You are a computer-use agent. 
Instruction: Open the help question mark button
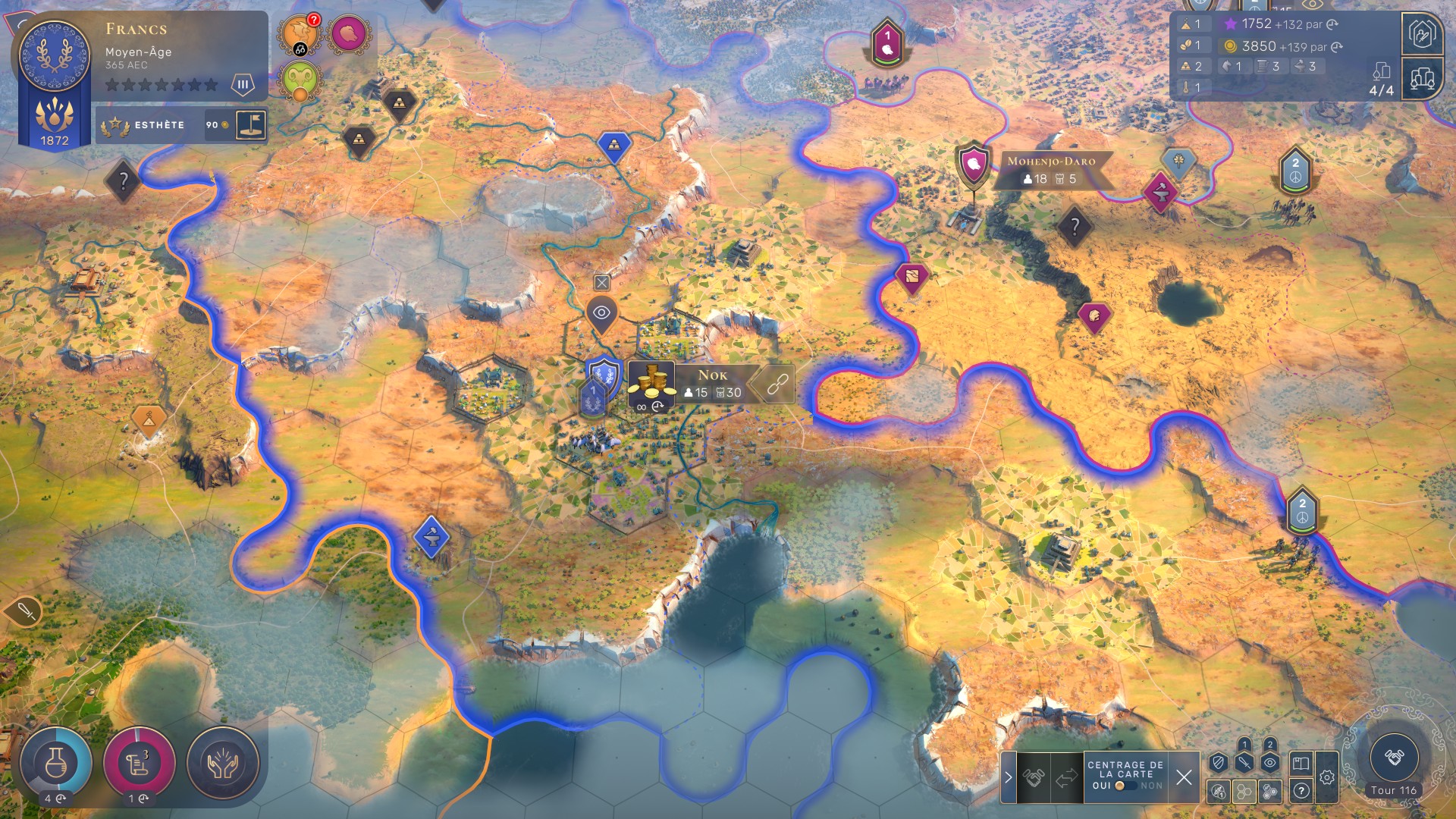click(x=1301, y=791)
